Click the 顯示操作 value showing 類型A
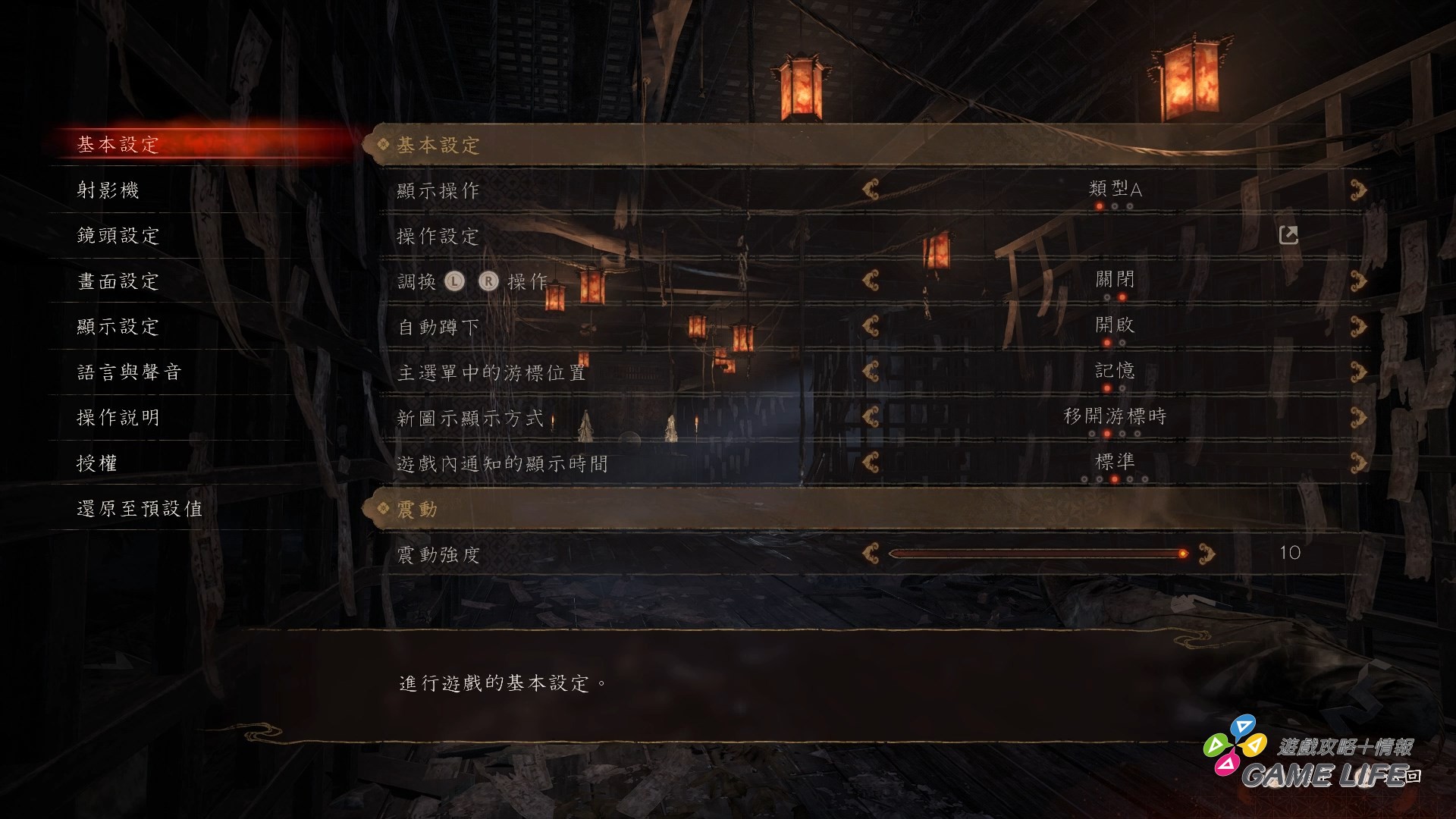This screenshot has width=1456, height=819. [x=1116, y=190]
